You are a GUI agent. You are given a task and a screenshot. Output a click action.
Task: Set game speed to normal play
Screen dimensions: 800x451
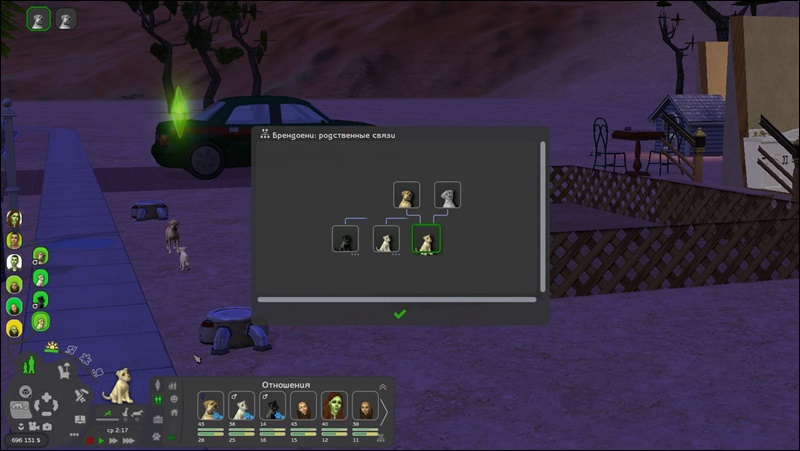point(101,440)
